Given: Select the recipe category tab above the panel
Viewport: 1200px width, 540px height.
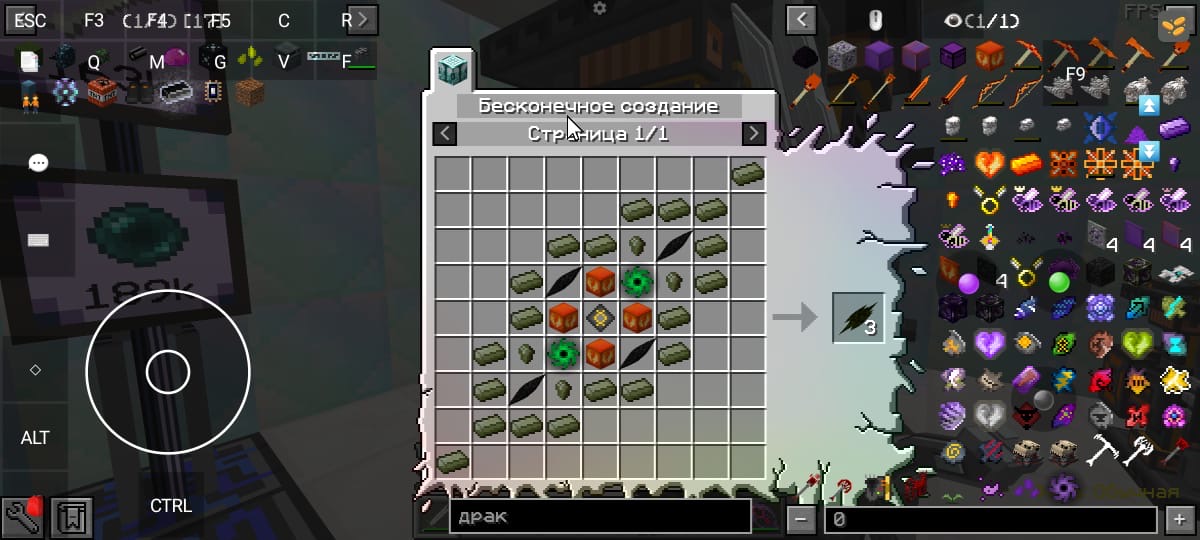Looking at the screenshot, I should 452,71.
